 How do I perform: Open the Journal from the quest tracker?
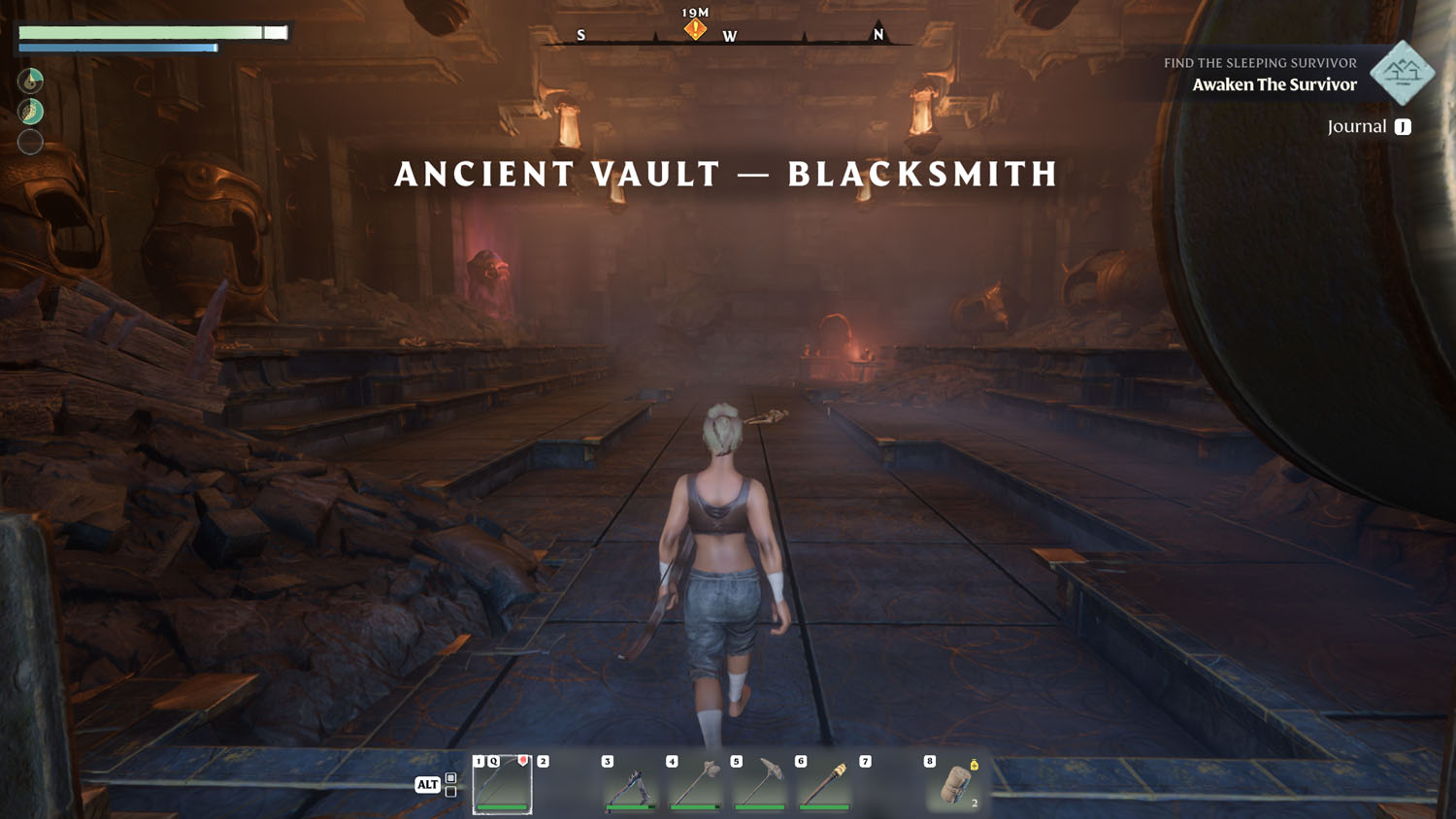[x=1369, y=127]
